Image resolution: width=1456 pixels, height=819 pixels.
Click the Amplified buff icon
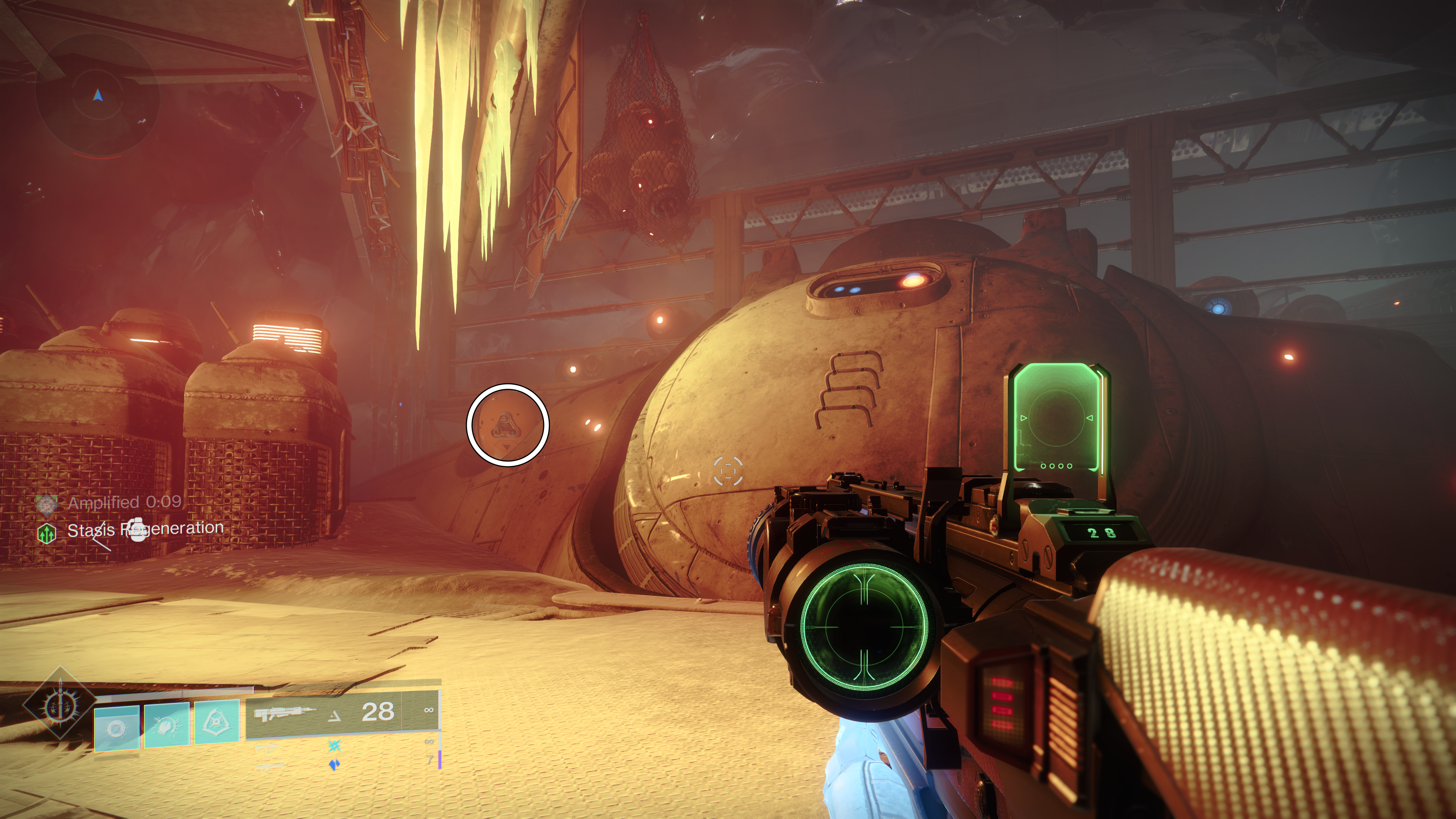tap(47, 504)
